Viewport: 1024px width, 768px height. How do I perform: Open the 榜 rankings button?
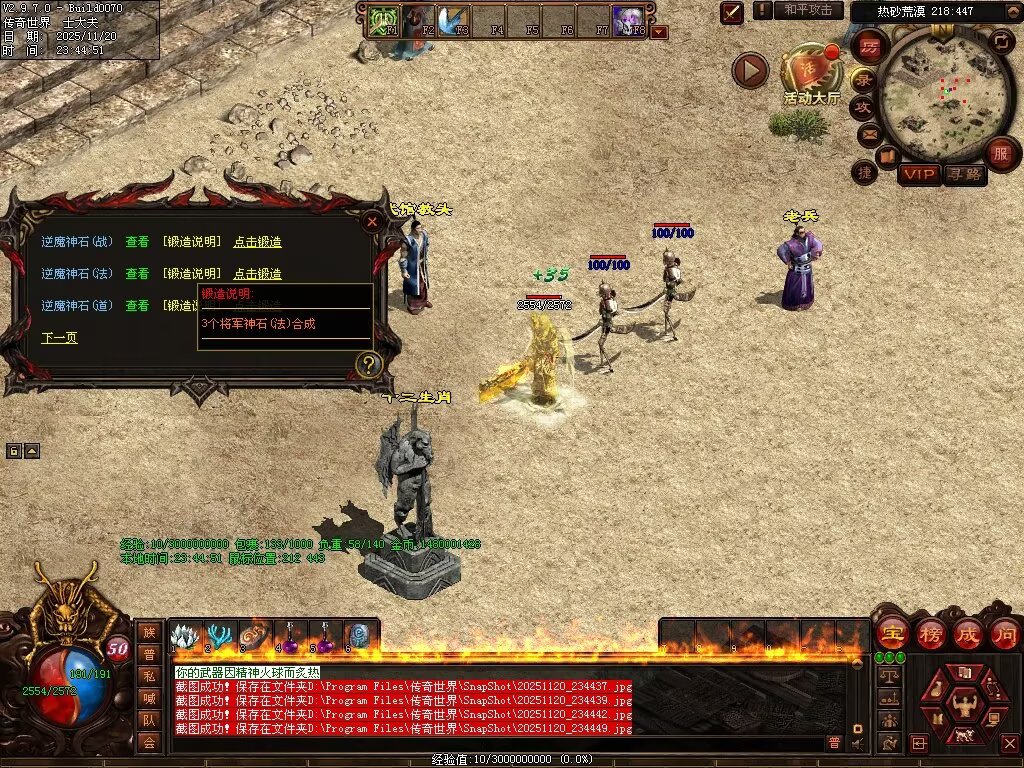point(929,633)
